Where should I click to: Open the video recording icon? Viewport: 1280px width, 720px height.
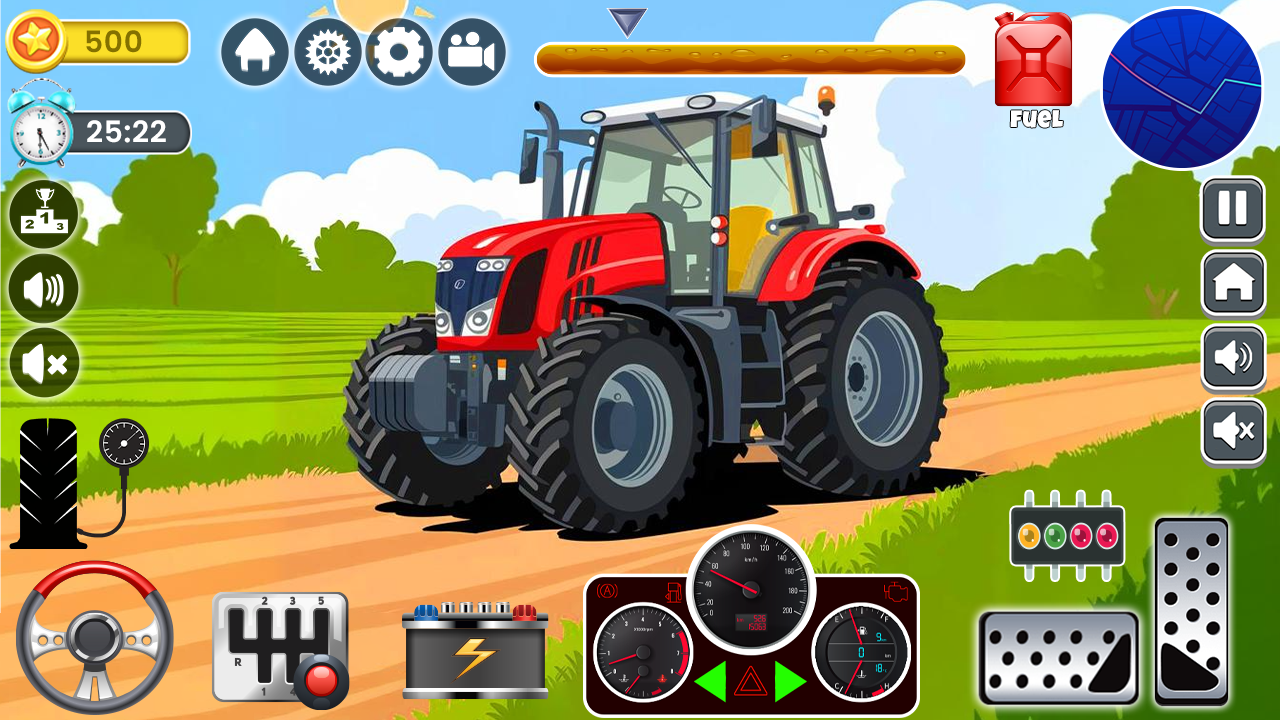coord(470,50)
